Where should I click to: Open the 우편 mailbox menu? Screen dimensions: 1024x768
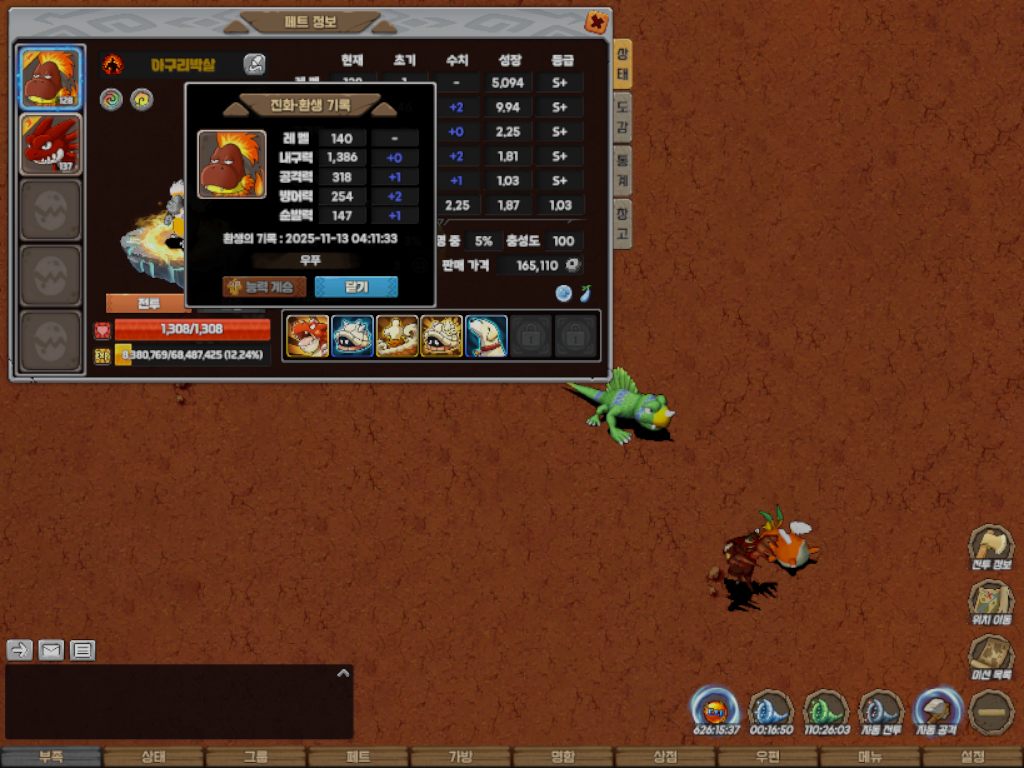pyautogui.click(x=767, y=757)
